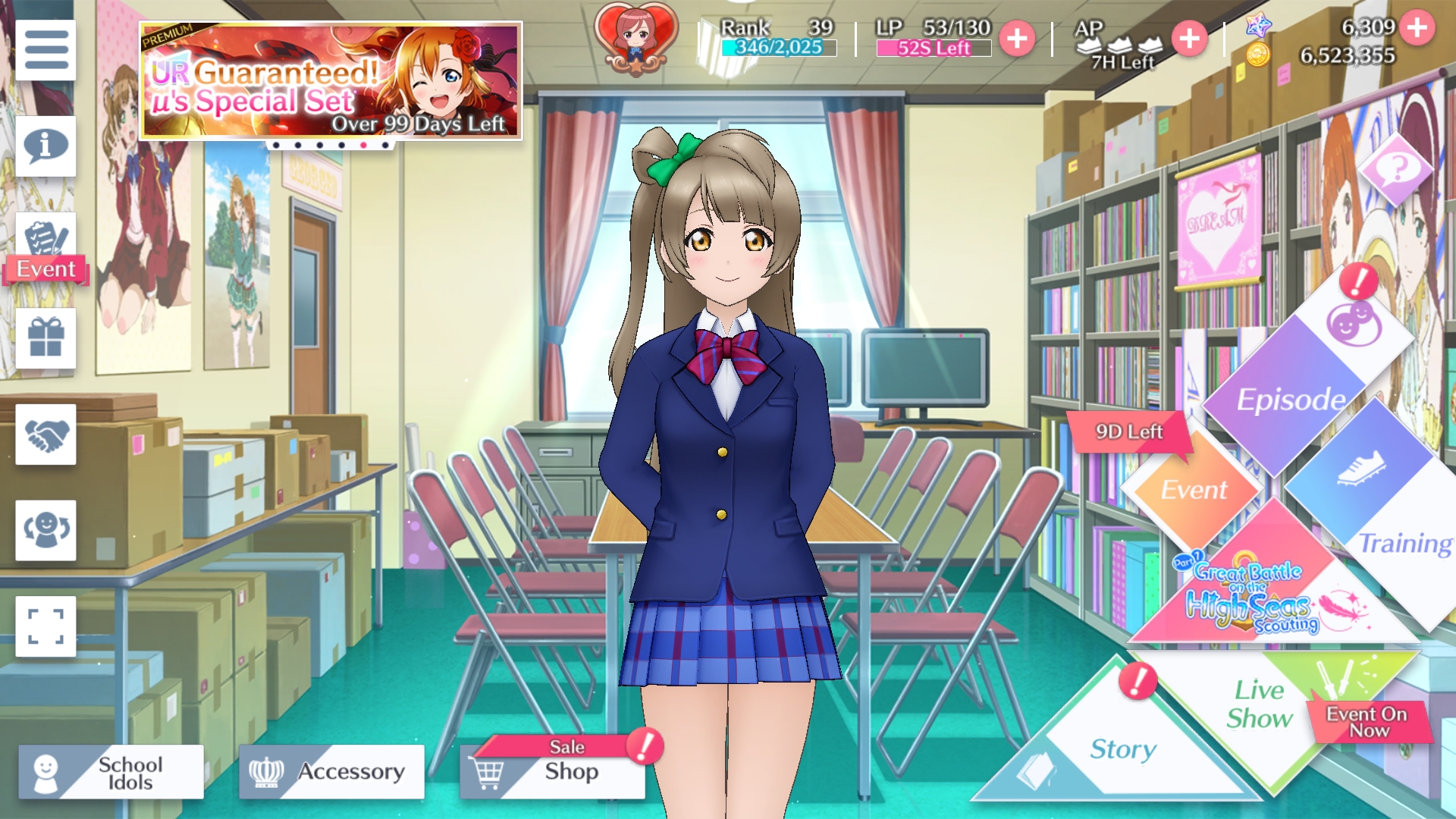1456x819 pixels.
Task: Click the UR Guaranteed Special Set banner
Action: (331, 80)
